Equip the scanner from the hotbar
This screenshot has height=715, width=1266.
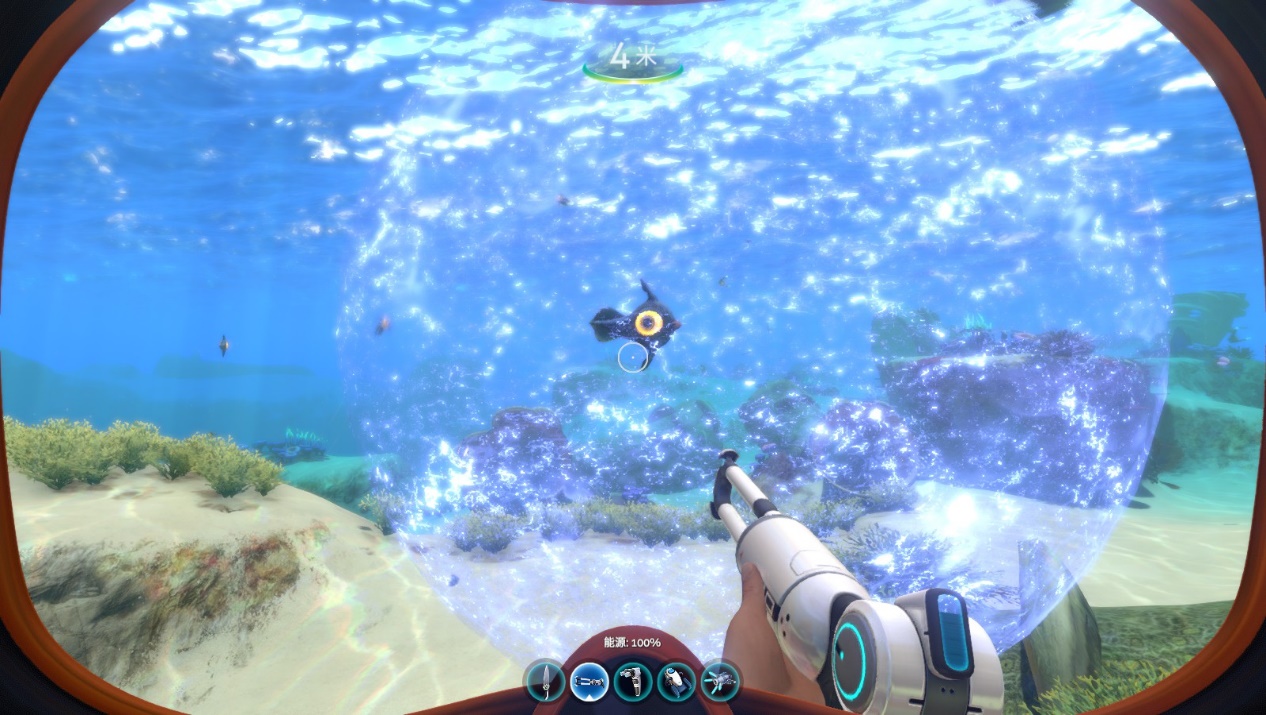pyautogui.click(x=633, y=681)
